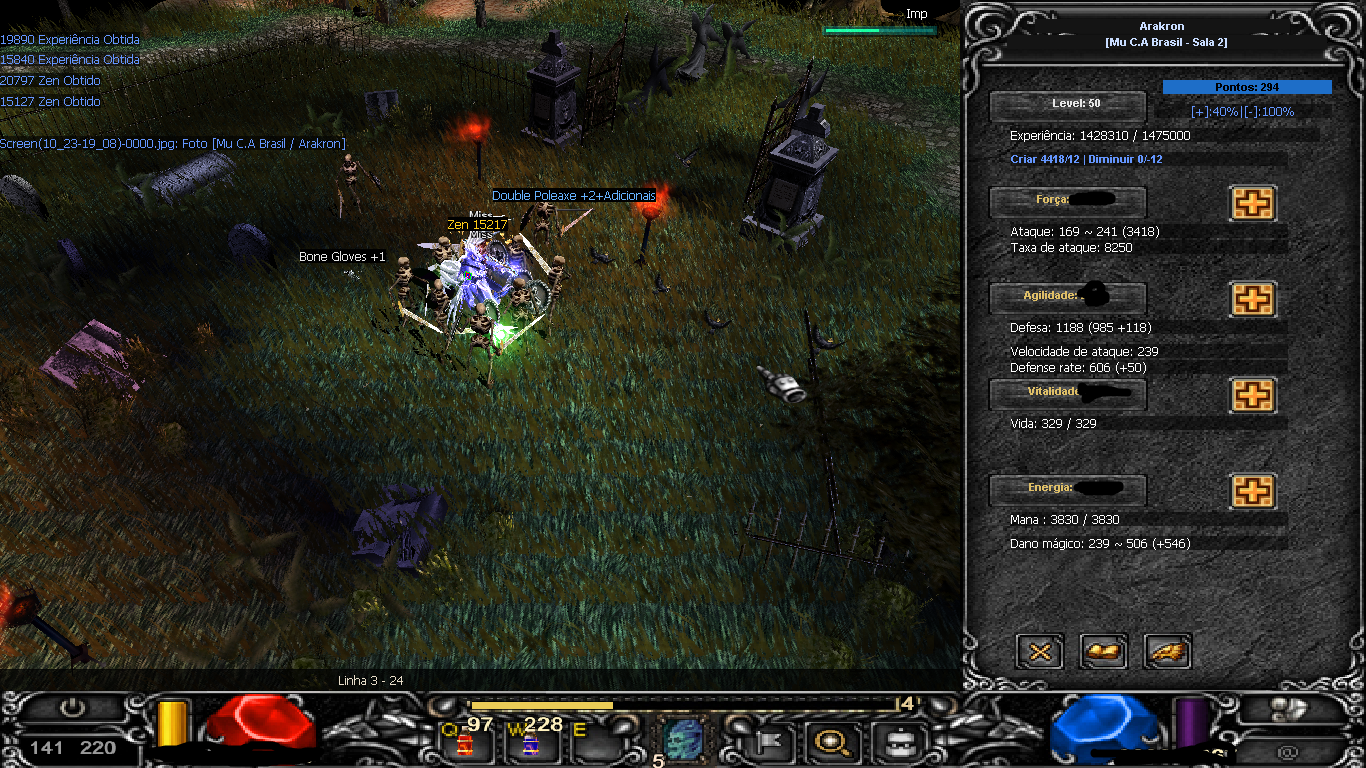Add a point to Força
Screen dimensions: 1366x768
(1252, 203)
